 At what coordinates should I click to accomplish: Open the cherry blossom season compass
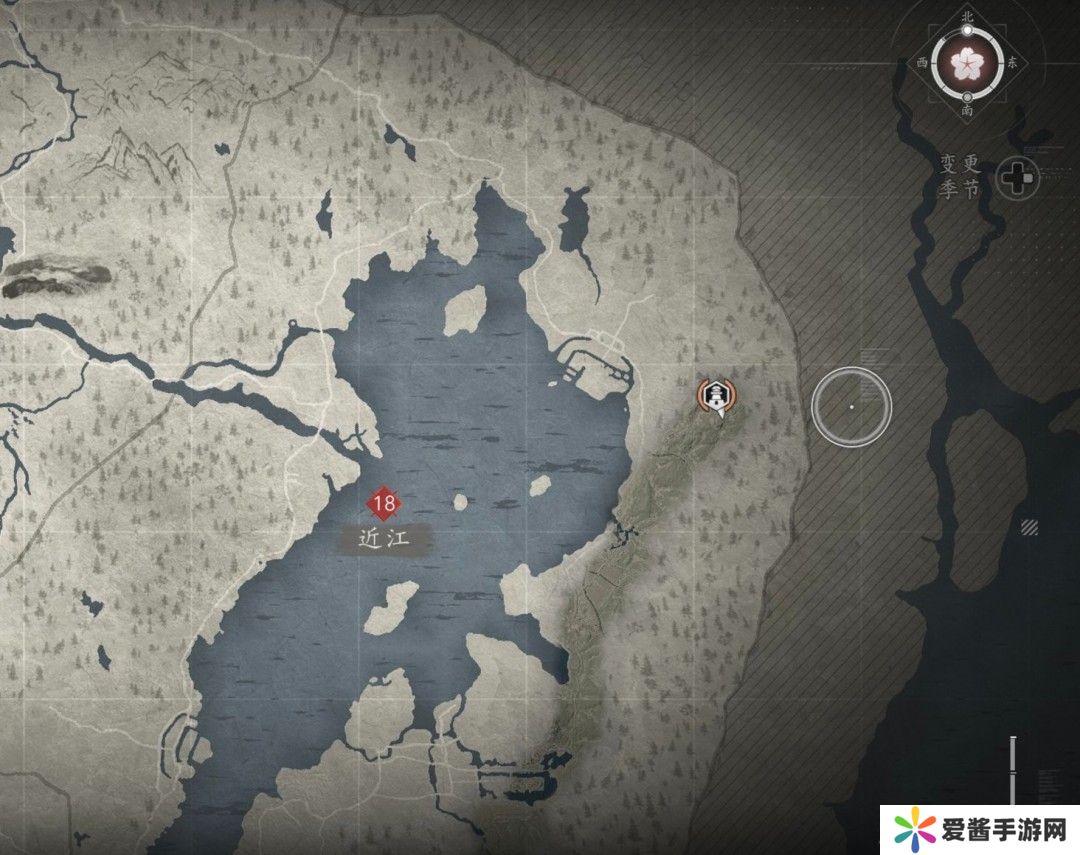pos(966,63)
